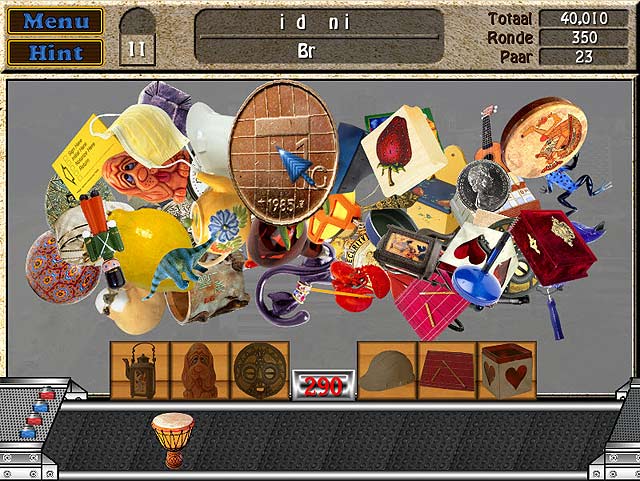This screenshot has width=640, height=481.
Task: Choose the red placemat tile in the tray
Action: coord(446,370)
